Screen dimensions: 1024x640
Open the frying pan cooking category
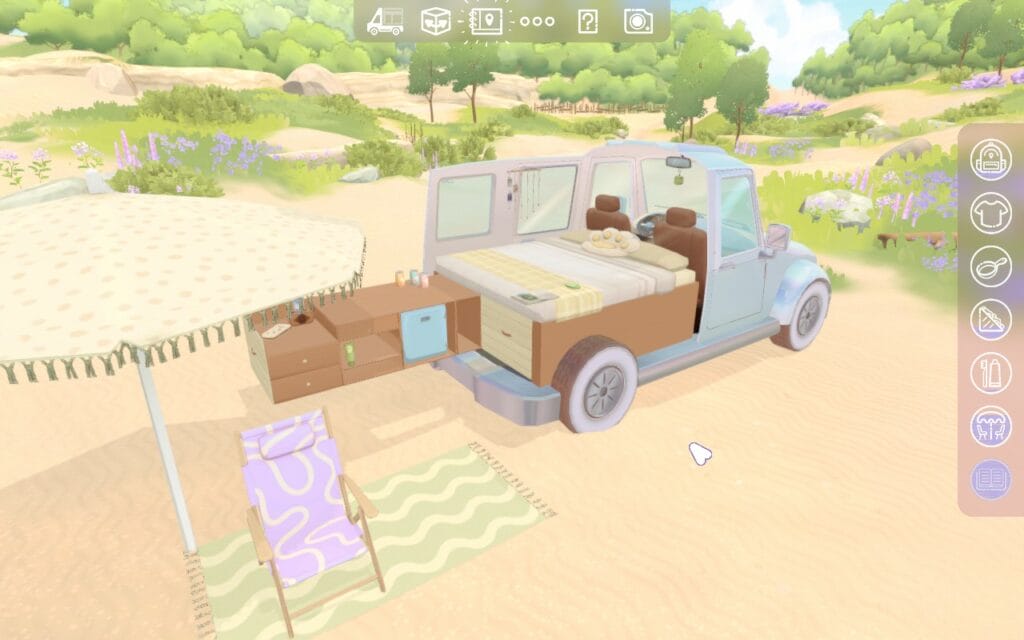(x=991, y=266)
